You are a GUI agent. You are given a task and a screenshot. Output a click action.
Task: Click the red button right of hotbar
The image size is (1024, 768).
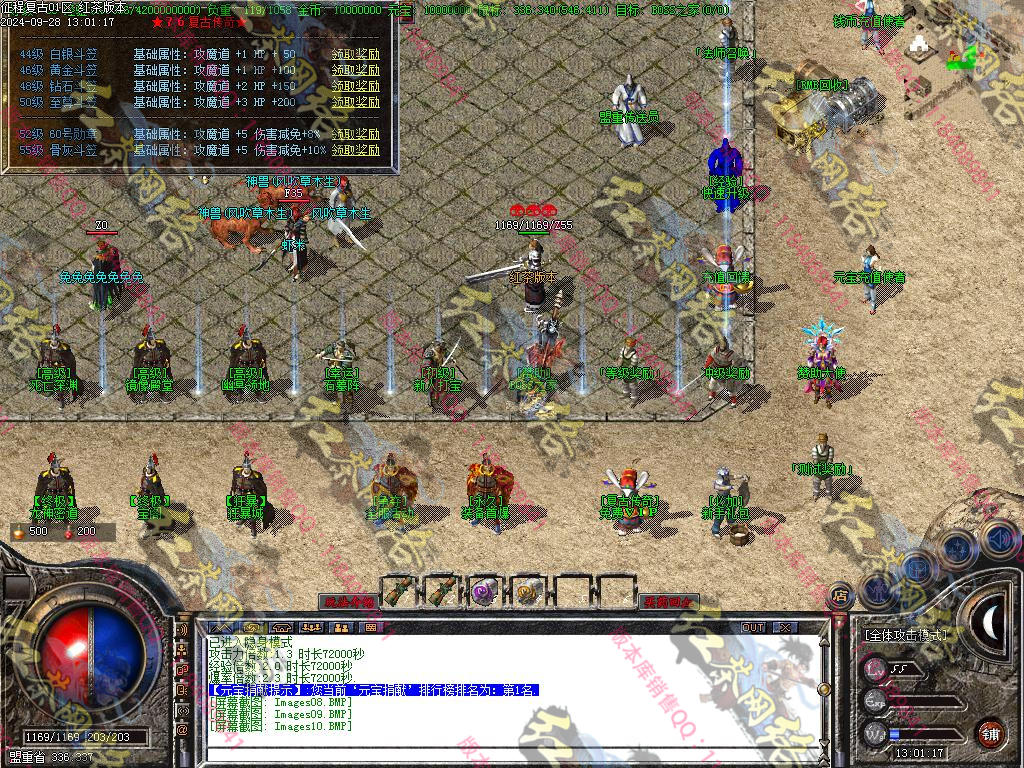[x=669, y=602]
